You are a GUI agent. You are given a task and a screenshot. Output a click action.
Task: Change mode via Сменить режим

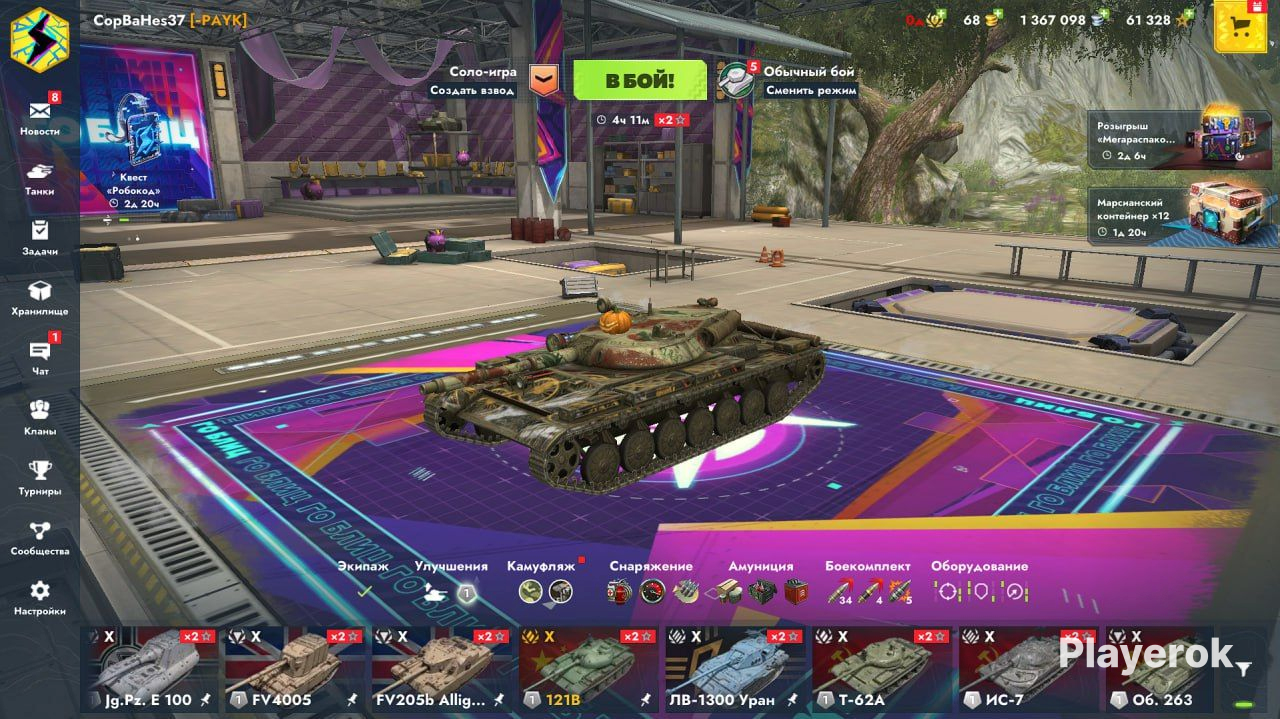point(811,90)
